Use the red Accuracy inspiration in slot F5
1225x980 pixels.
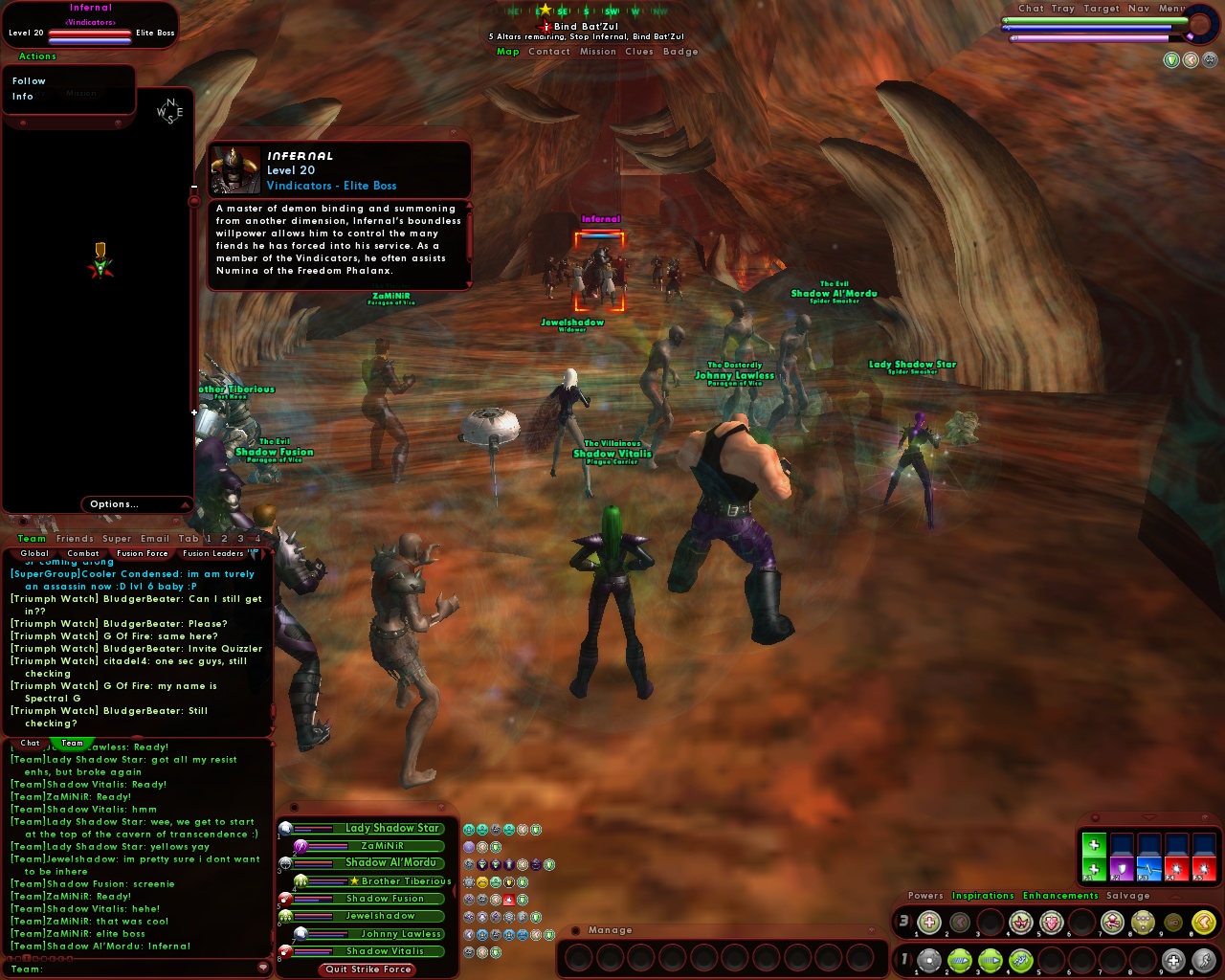(x=1204, y=867)
